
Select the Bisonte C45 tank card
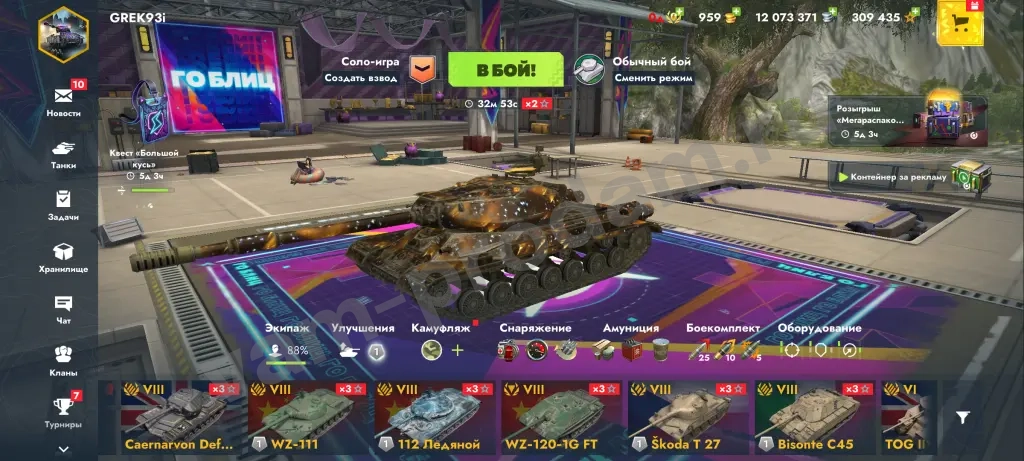814,417
